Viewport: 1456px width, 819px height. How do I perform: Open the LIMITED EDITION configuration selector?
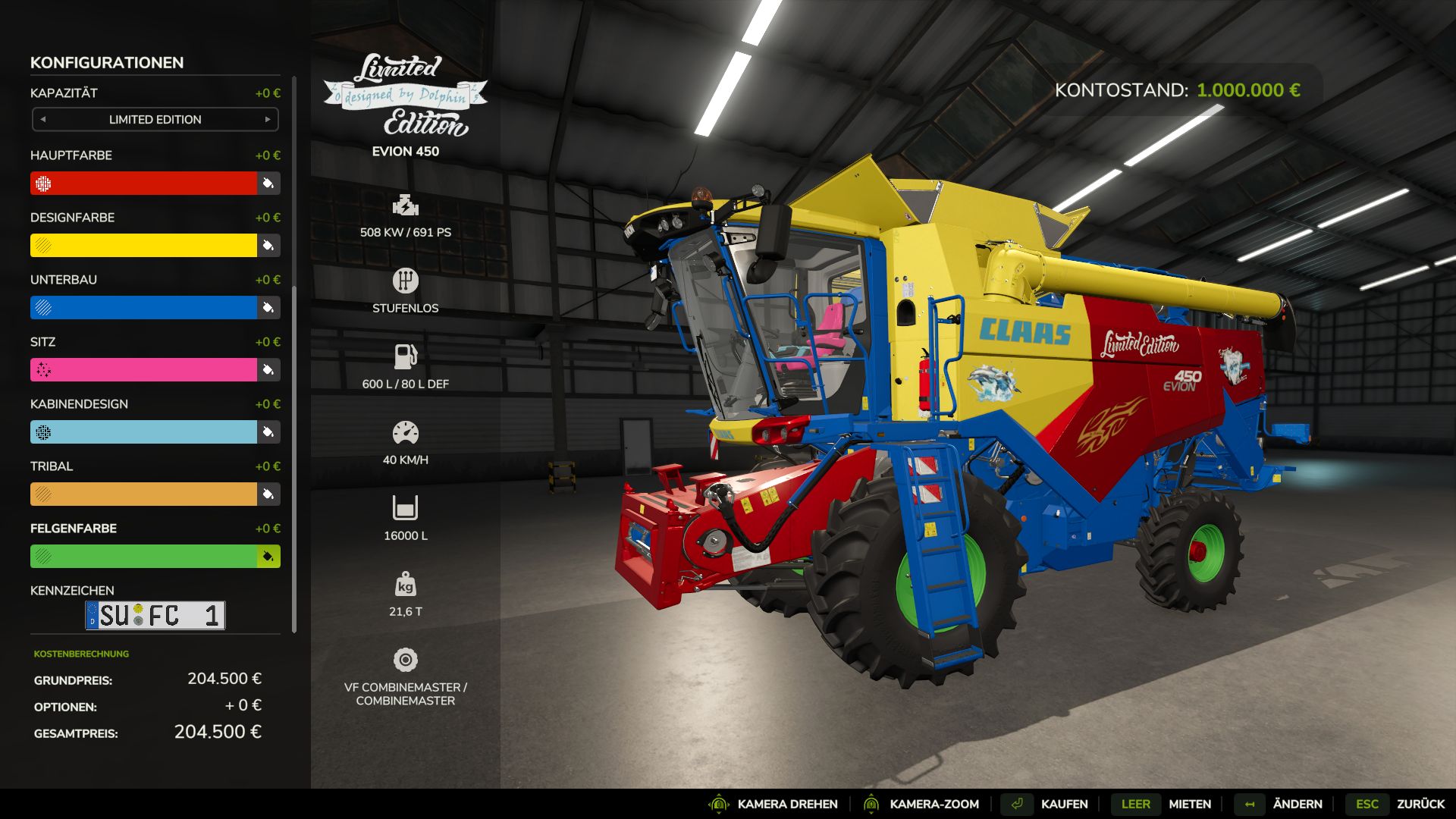pos(155,119)
